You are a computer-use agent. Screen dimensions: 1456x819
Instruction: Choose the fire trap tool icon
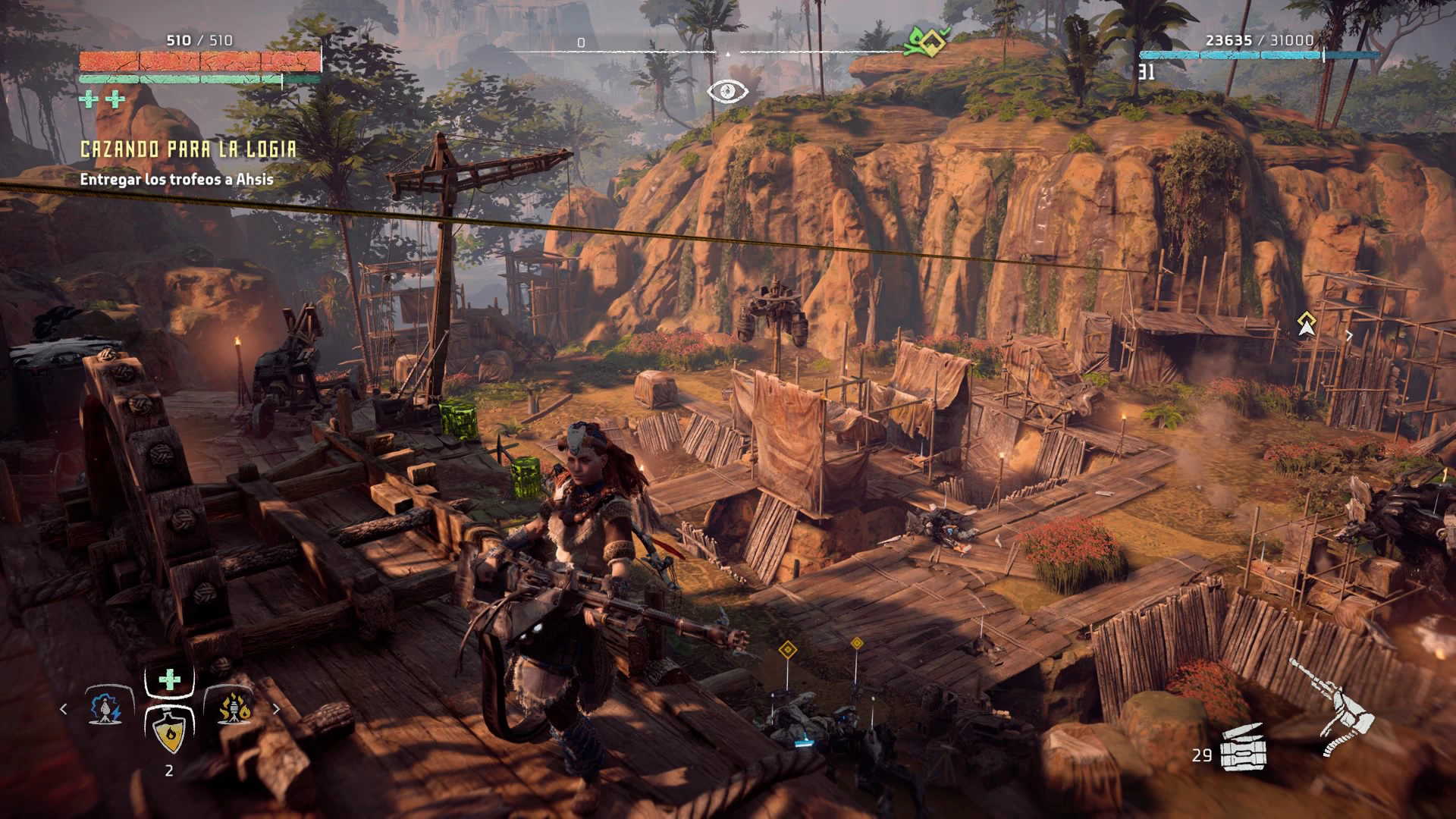point(234,708)
